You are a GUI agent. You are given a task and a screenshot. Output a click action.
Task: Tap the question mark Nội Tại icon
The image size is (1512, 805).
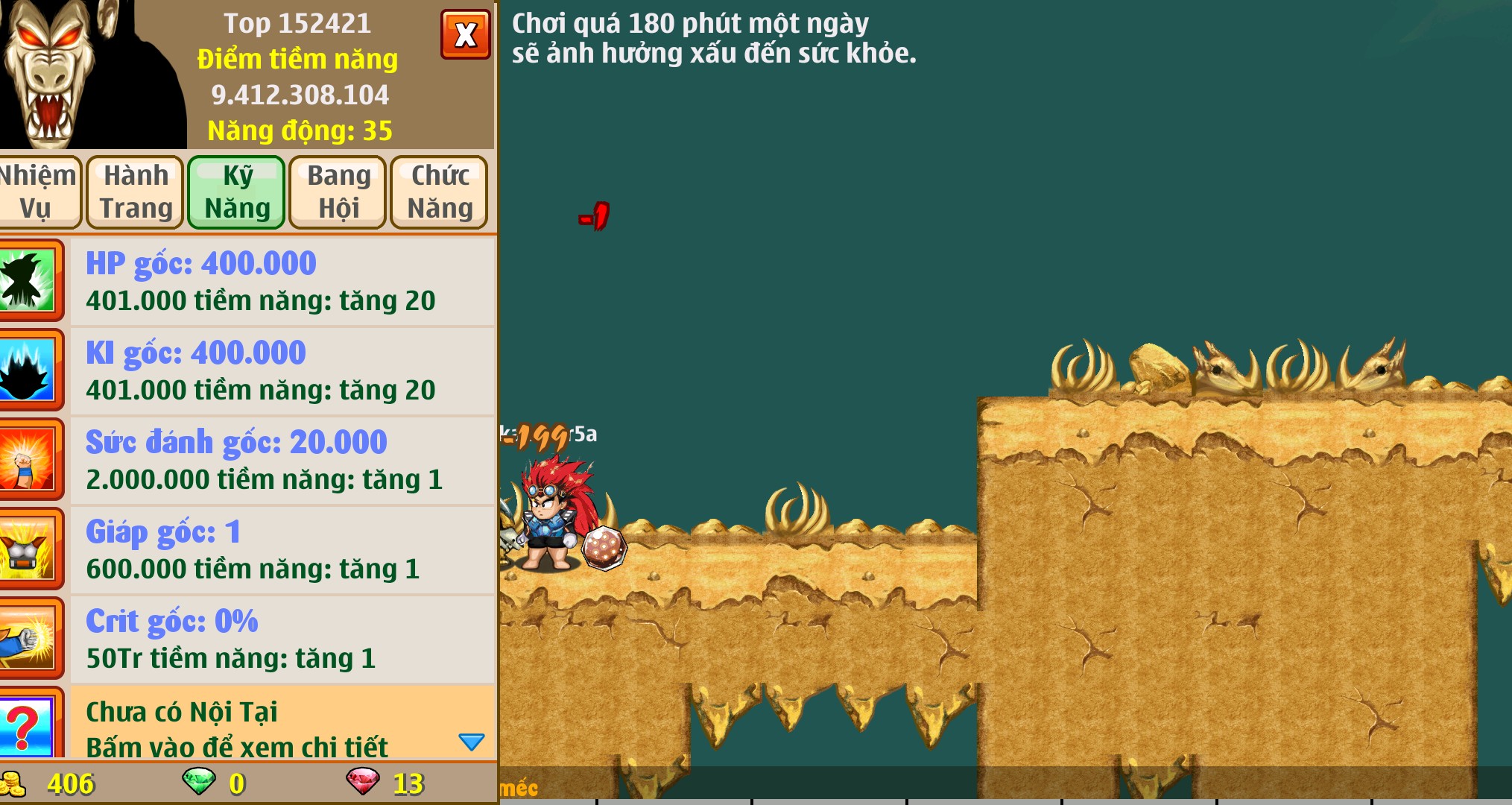tap(27, 724)
